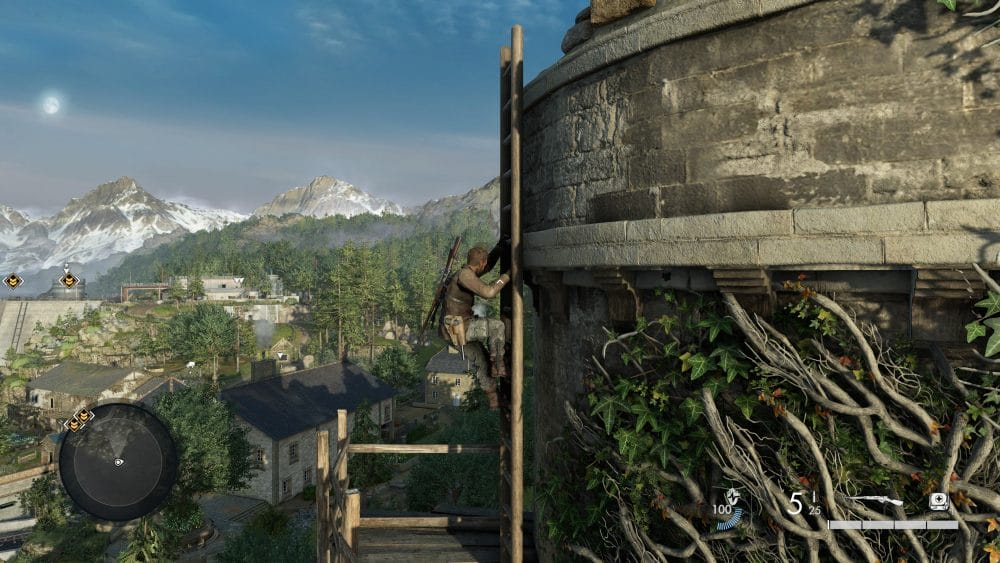This screenshot has width=1000, height=563.
Task: Use the medkit item icon
Action: pos(938,500)
